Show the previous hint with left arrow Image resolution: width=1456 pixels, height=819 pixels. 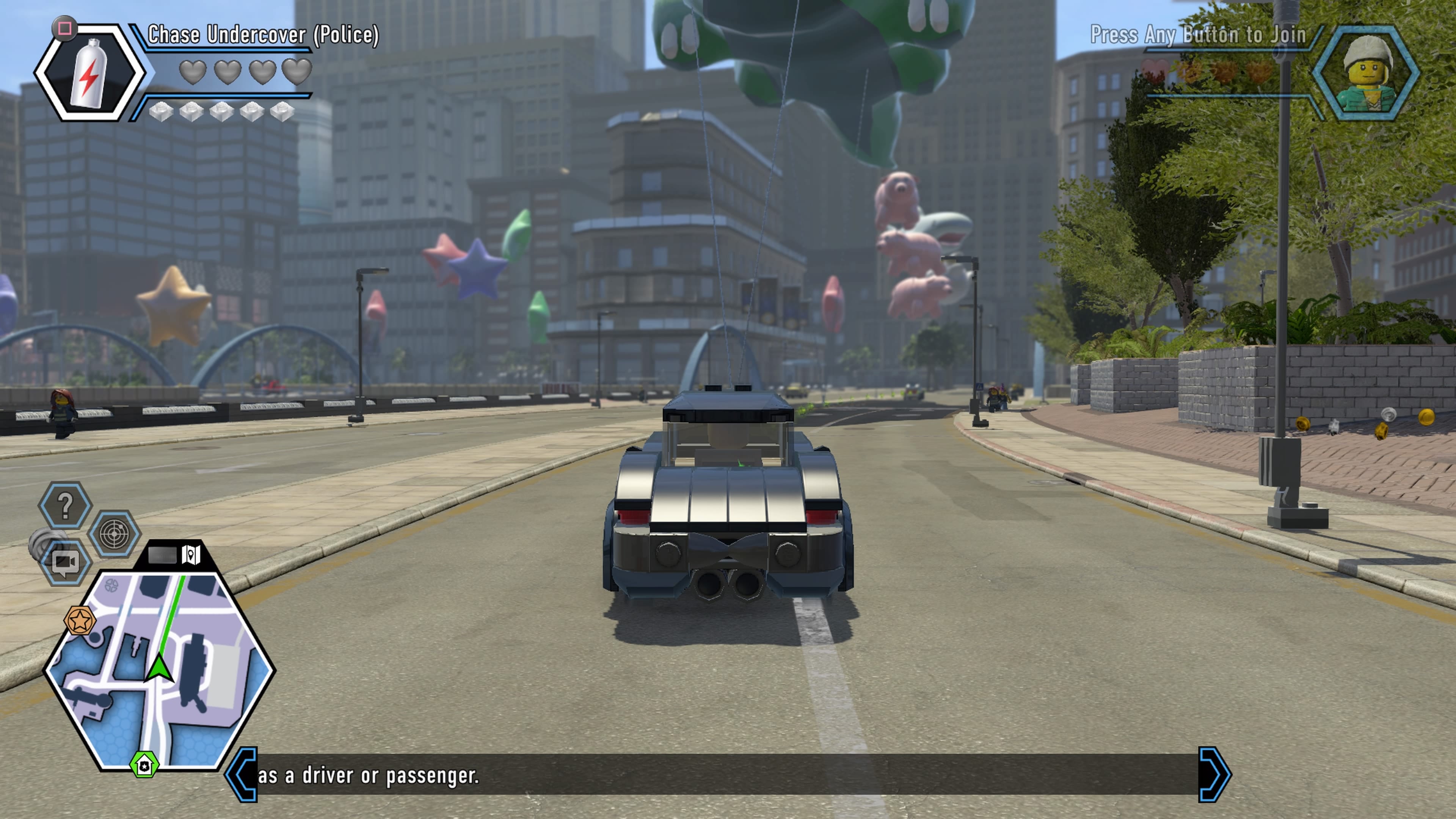(x=242, y=774)
